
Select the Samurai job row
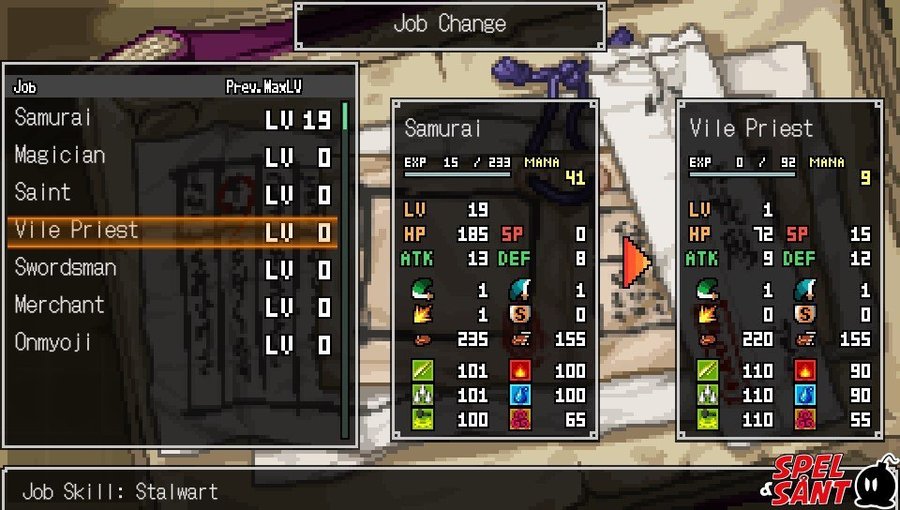(x=170, y=119)
